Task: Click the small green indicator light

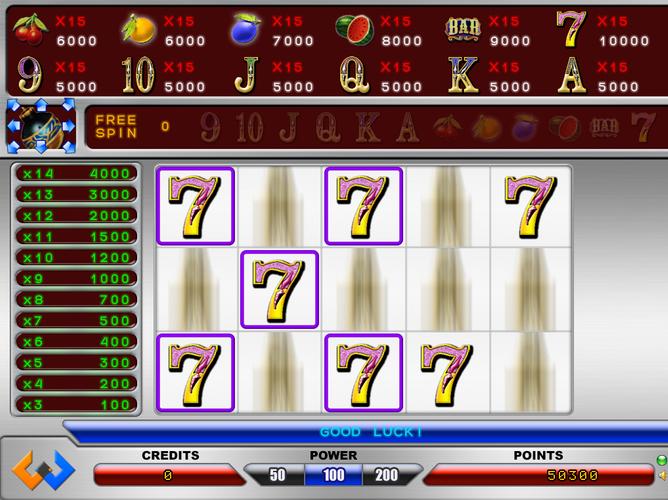Action: point(660,460)
